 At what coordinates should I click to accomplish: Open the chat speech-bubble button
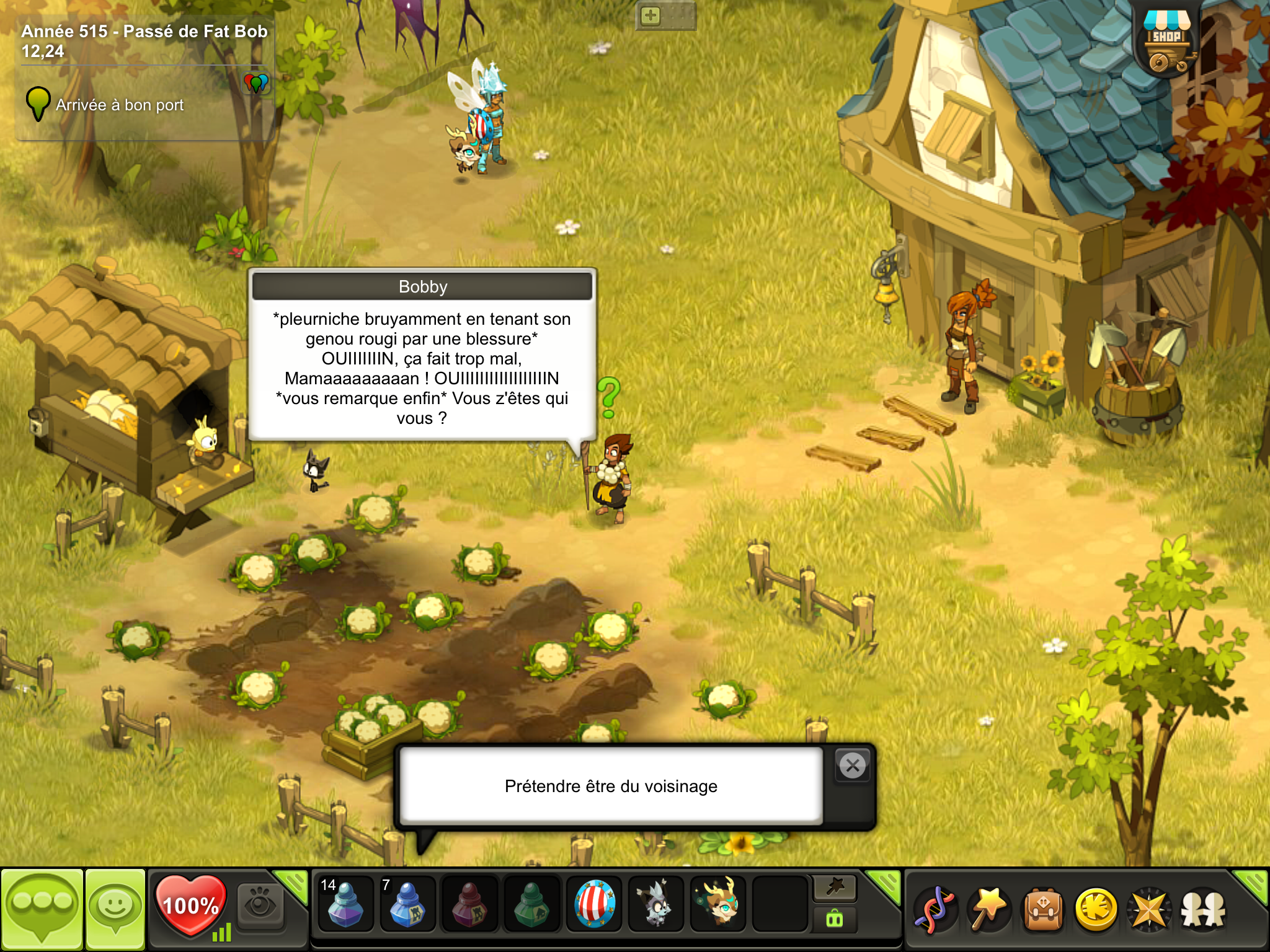[x=42, y=909]
